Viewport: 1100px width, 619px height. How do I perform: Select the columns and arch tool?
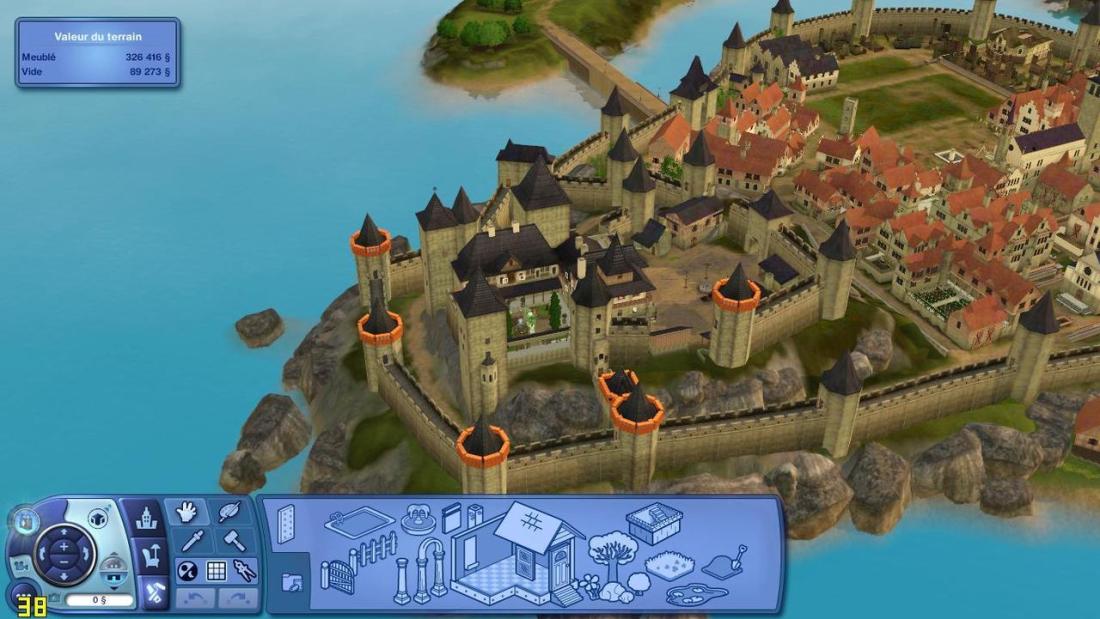[420, 570]
